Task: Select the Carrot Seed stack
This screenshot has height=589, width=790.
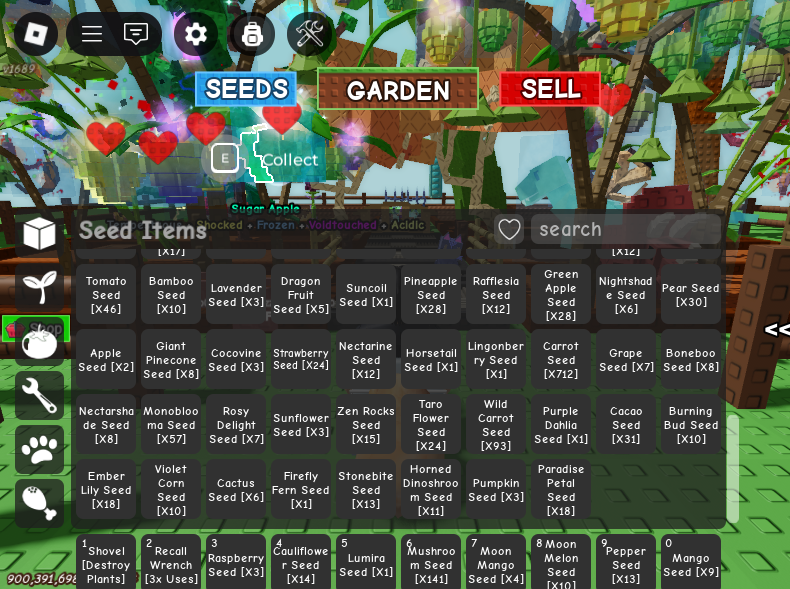Action: click(x=561, y=360)
